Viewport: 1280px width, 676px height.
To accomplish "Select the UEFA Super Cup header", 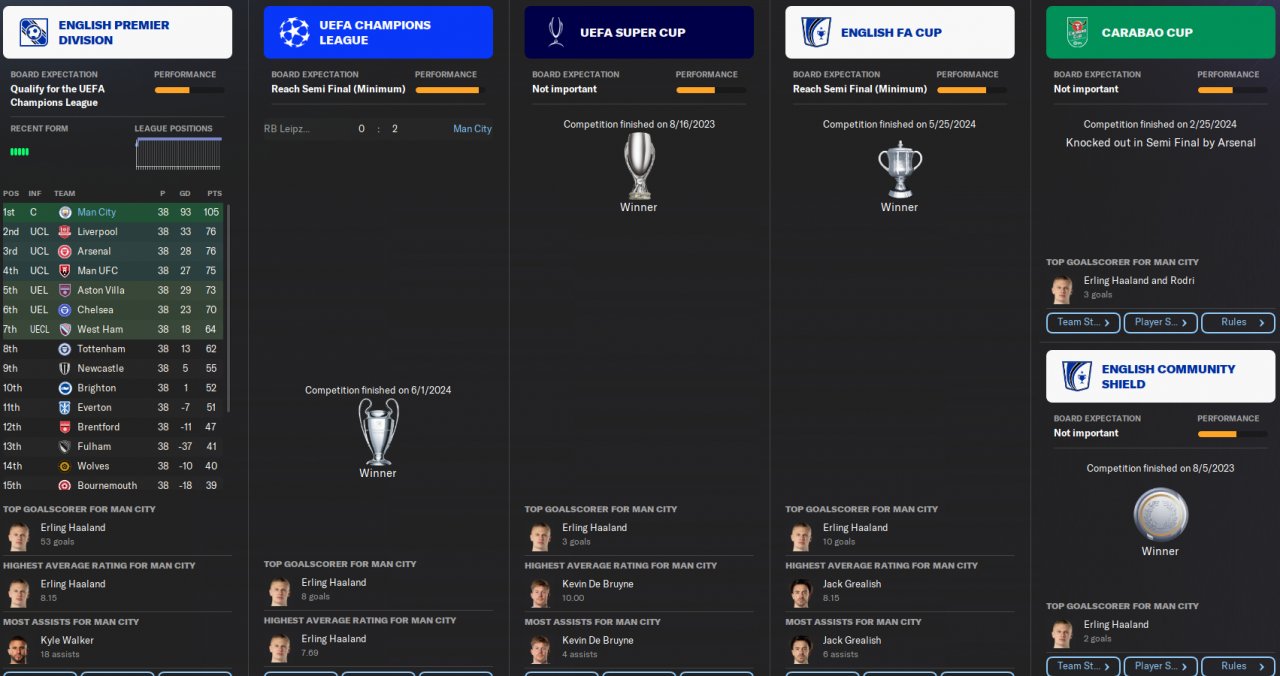I will click(x=638, y=32).
